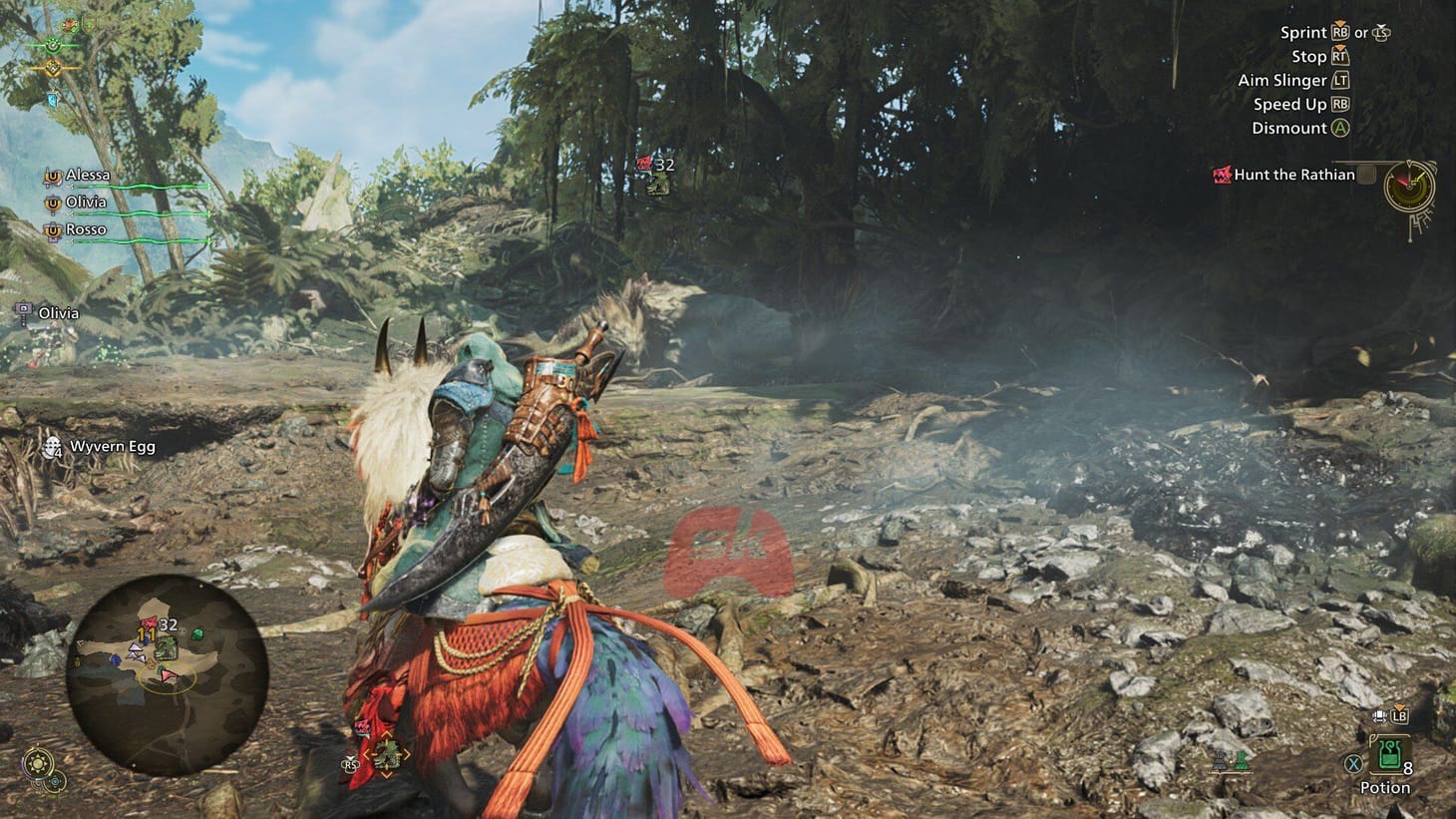Click Alessa's name in the party list
The width and height of the screenshot is (1456, 819).
pos(87,173)
